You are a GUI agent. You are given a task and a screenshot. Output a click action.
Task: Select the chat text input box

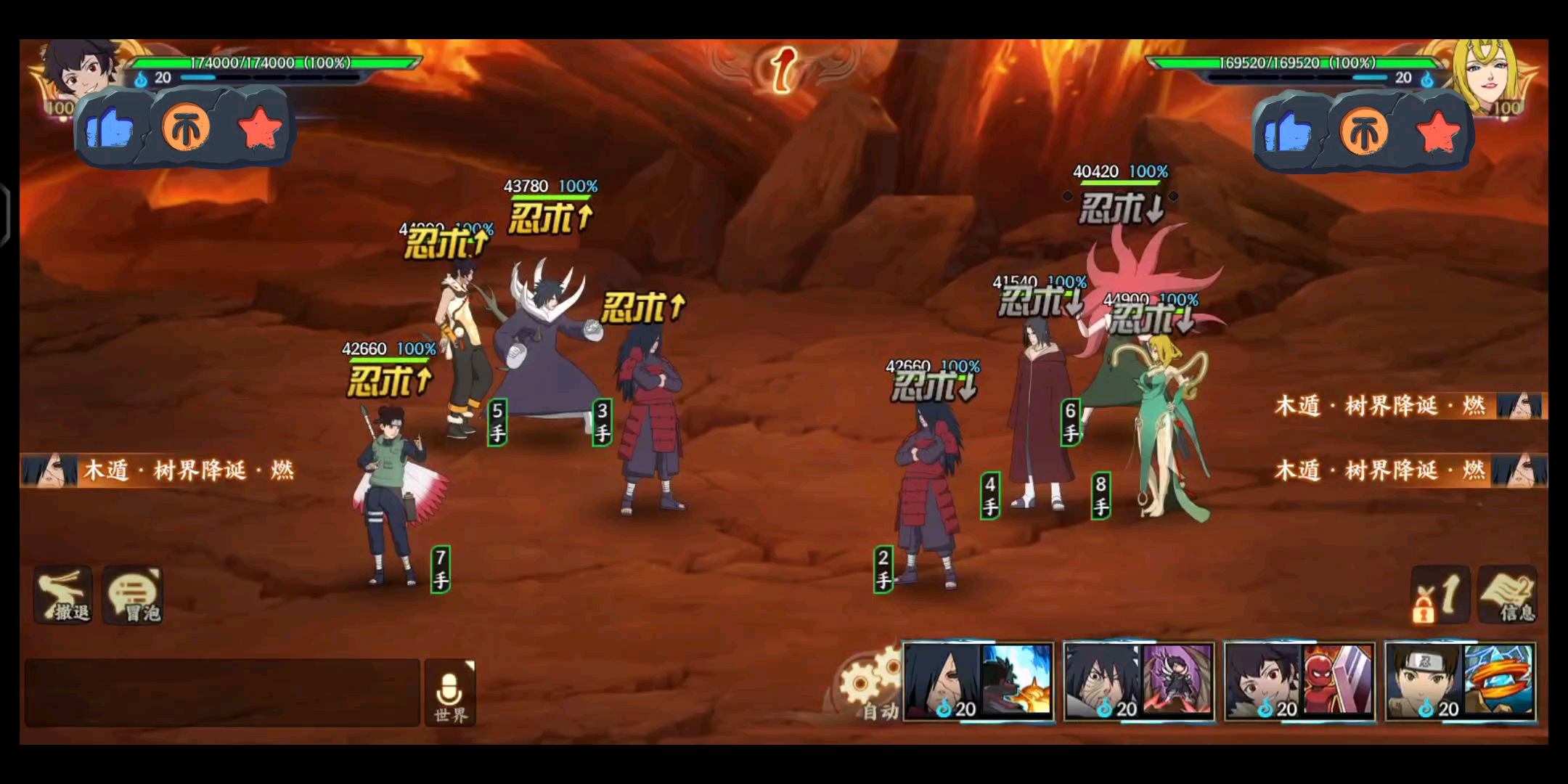coord(222,693)
